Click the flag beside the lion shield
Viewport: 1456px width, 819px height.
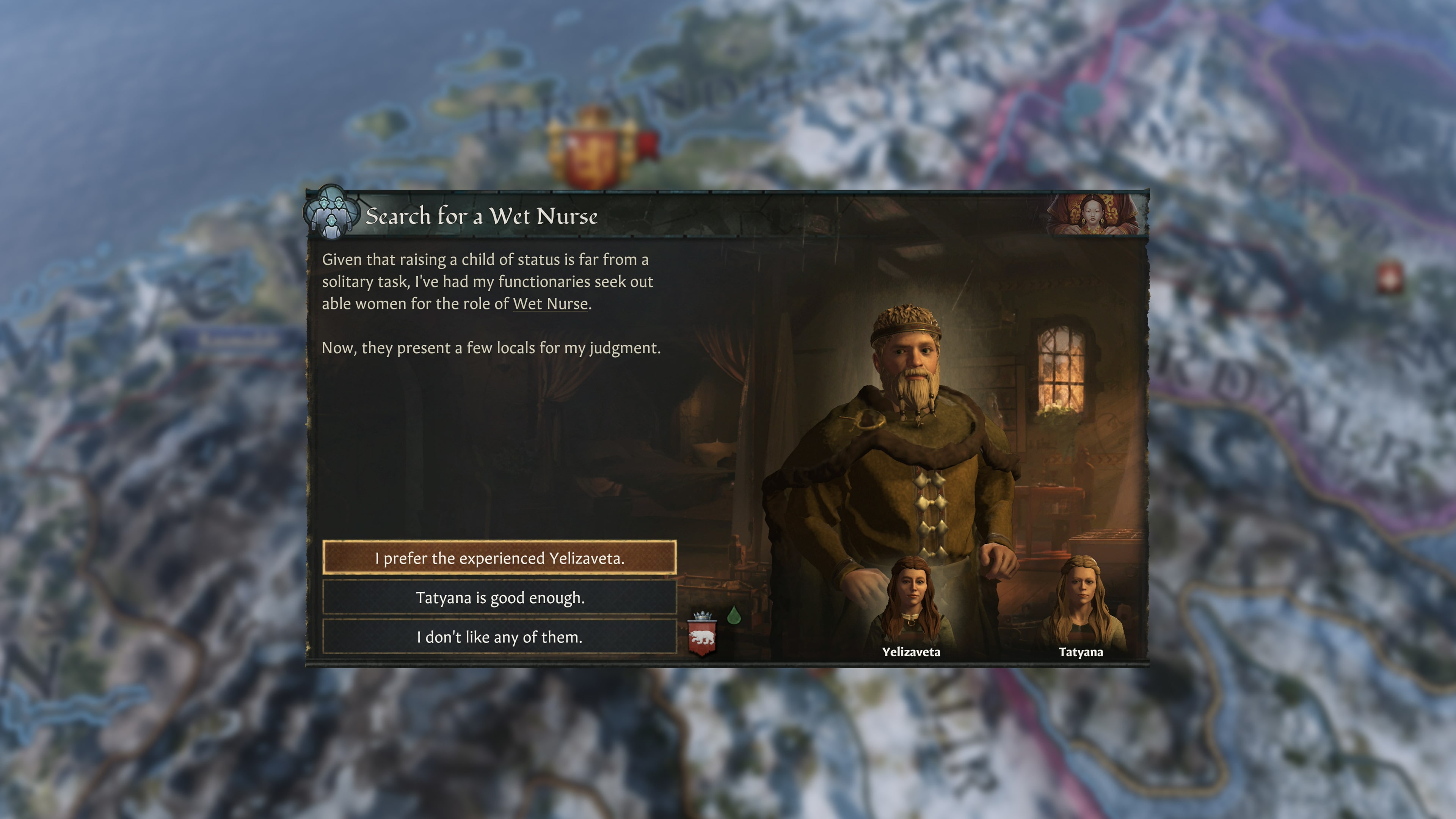[646, 145]
